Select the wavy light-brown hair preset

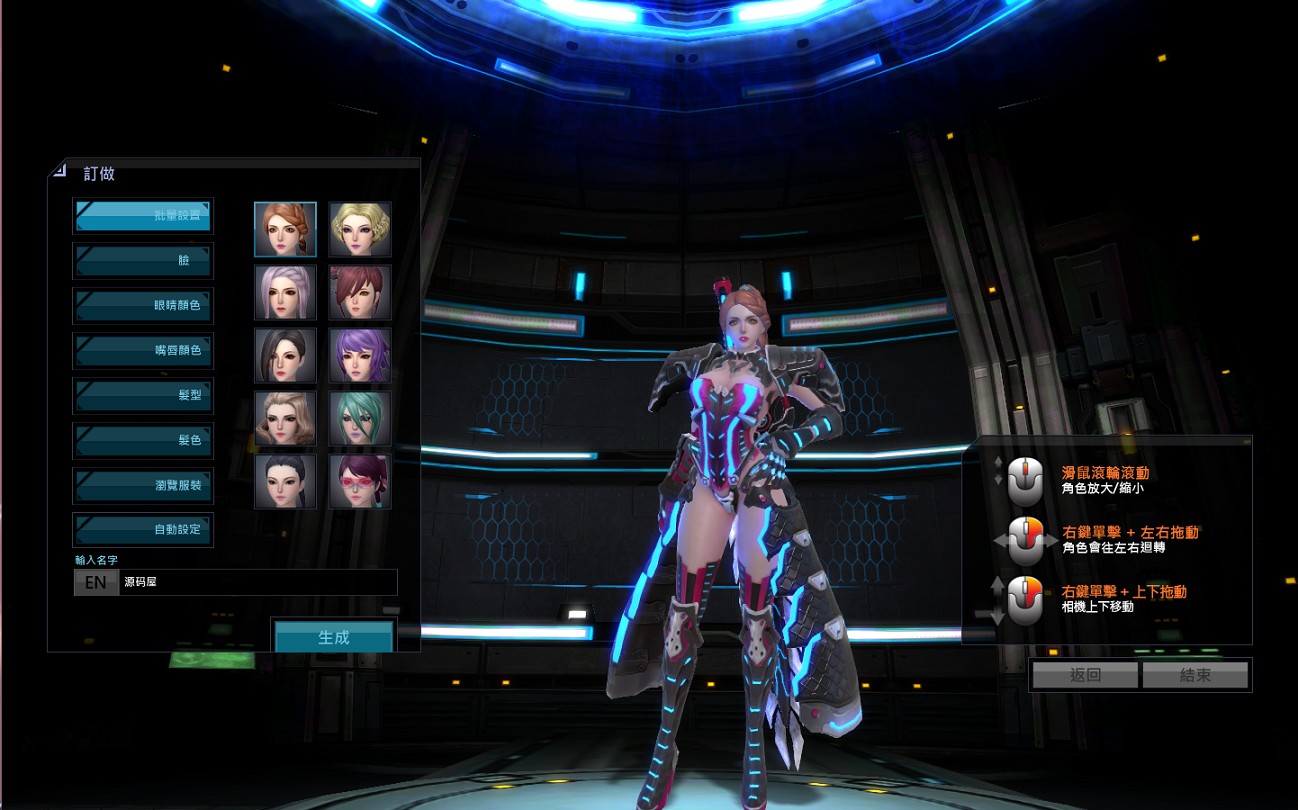(x=285, y=419)
